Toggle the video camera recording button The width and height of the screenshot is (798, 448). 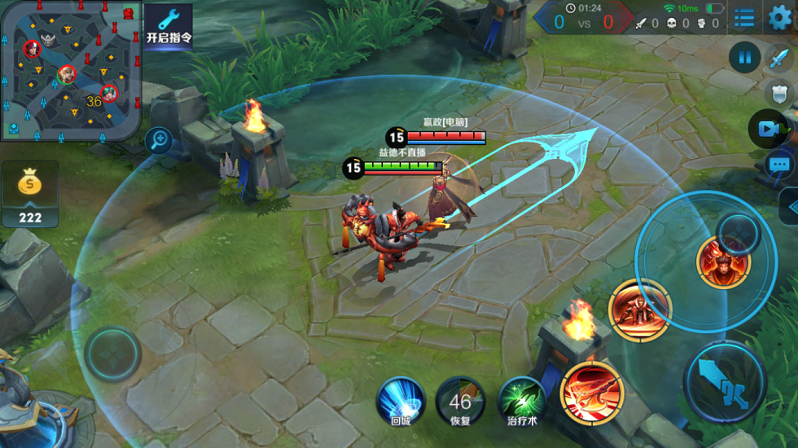pyautogui.click(x=766, y=129)
